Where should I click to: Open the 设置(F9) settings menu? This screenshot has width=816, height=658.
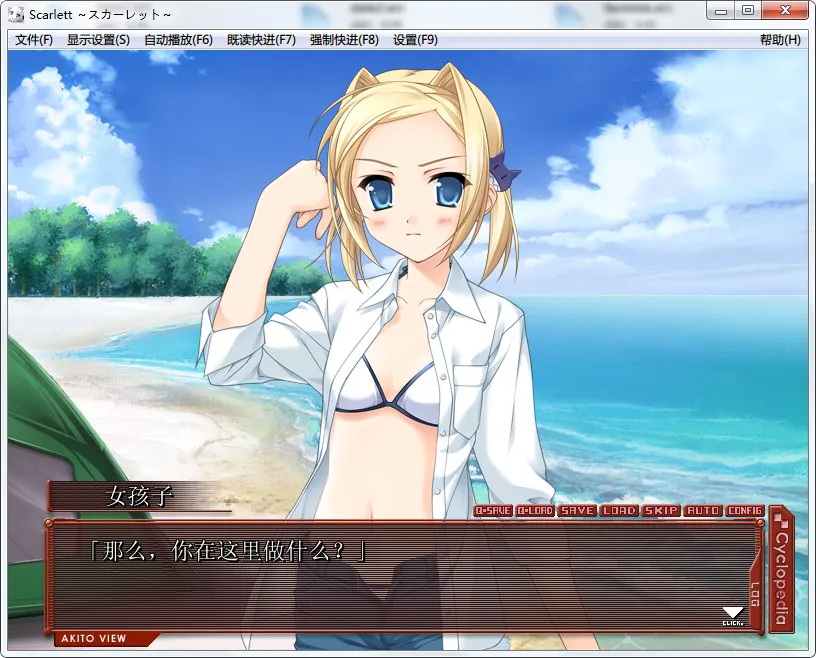click(415, 40)
